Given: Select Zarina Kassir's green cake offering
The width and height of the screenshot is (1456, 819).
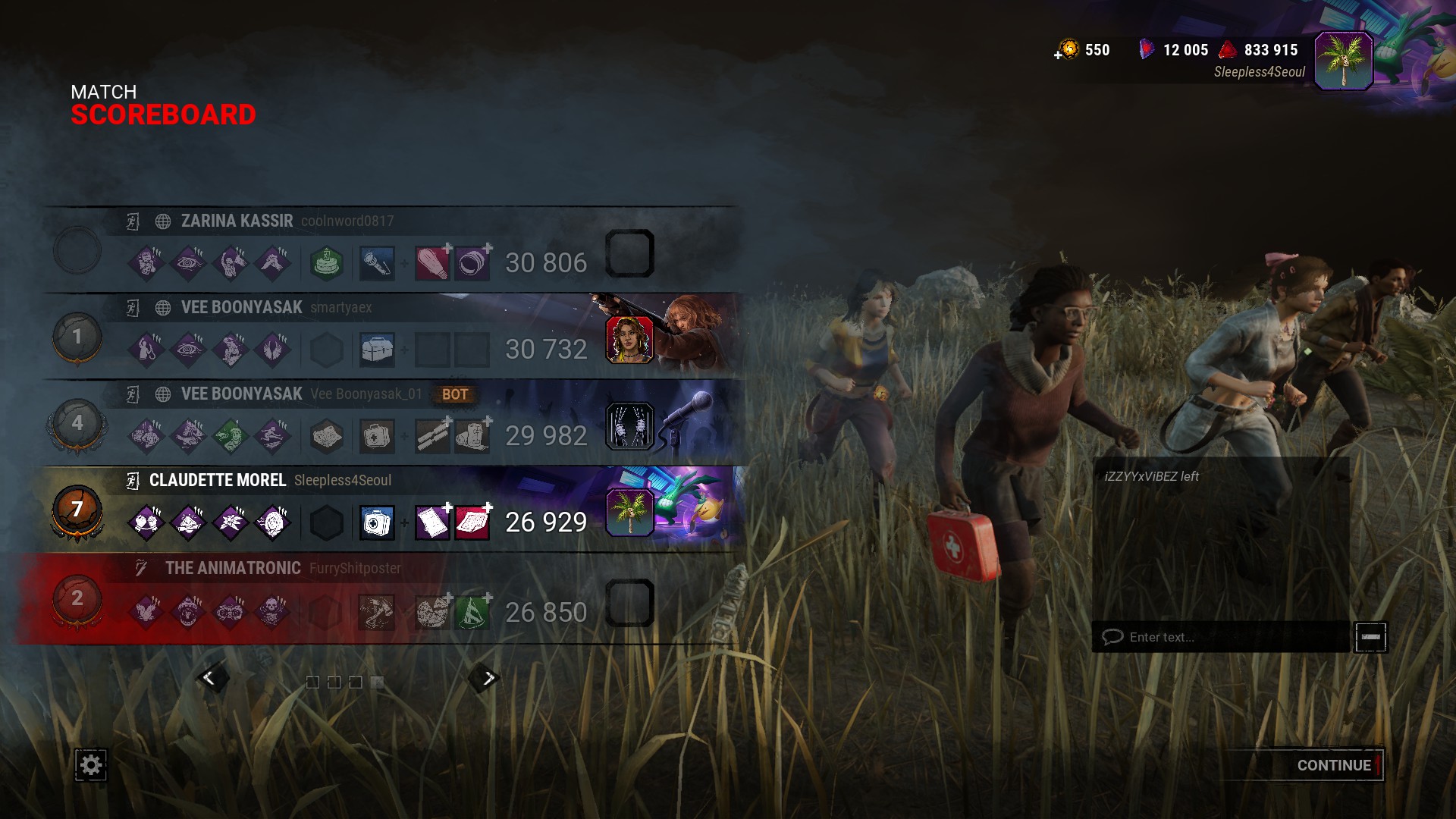Looking at the screenshot, I should point(327,263).
